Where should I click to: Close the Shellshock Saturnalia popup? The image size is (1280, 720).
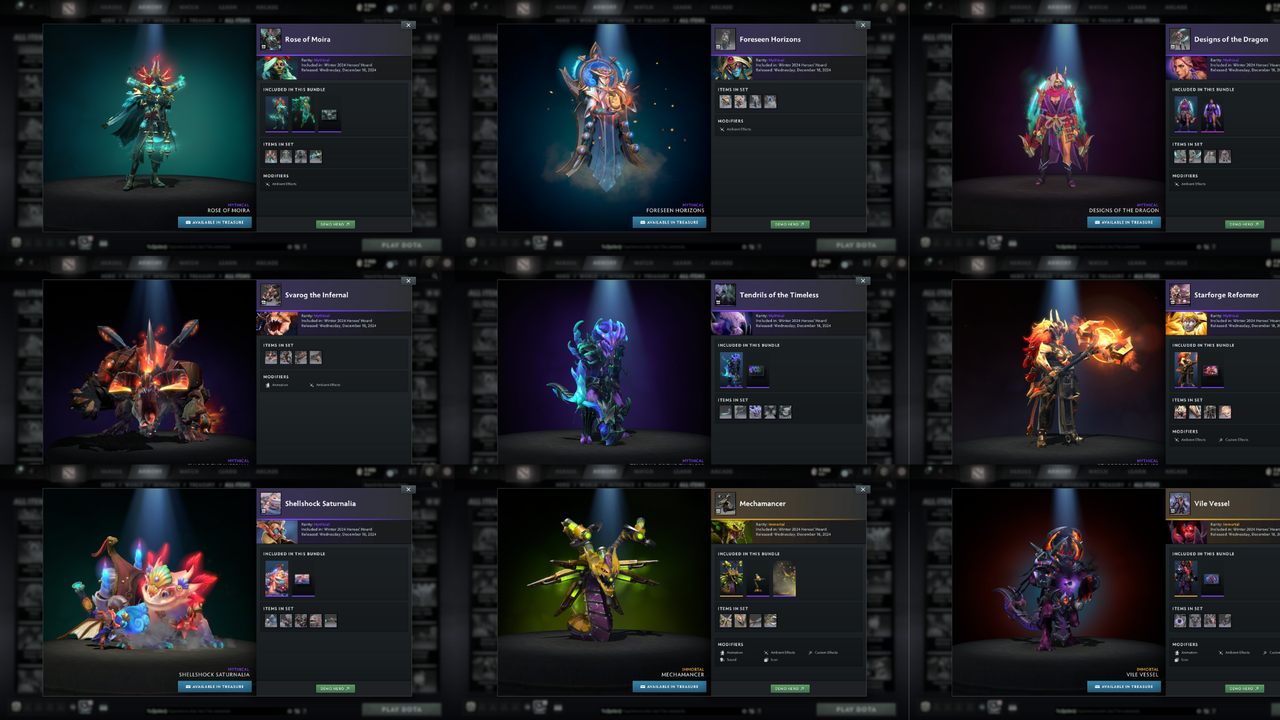click(408, 489)
